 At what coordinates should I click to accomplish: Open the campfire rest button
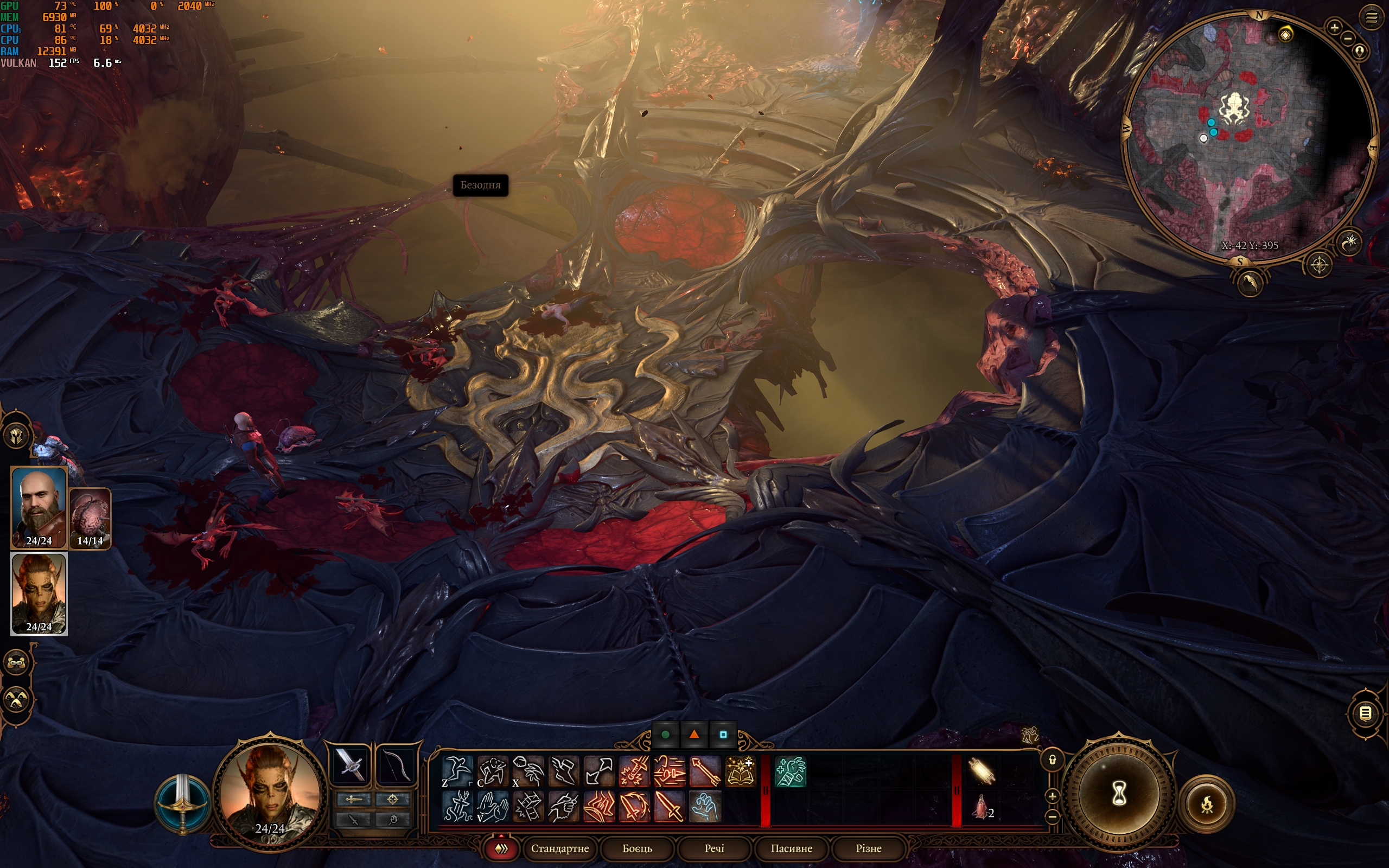click(1207, 803)
